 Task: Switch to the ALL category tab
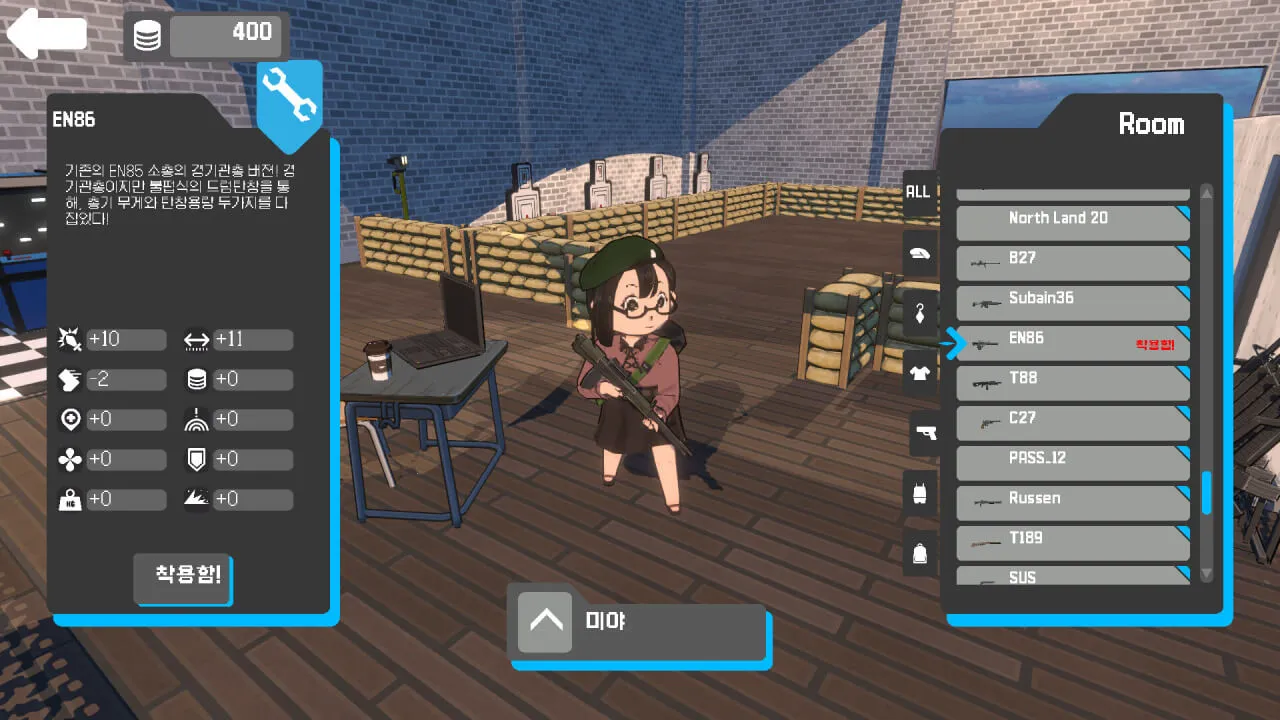coord(918,191)
